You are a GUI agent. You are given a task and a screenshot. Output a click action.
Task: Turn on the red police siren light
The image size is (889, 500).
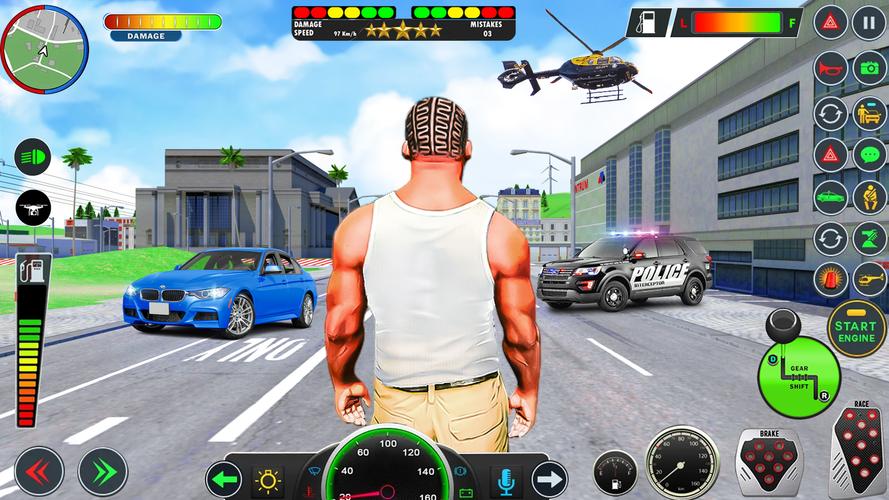click(x=830, y=281)
